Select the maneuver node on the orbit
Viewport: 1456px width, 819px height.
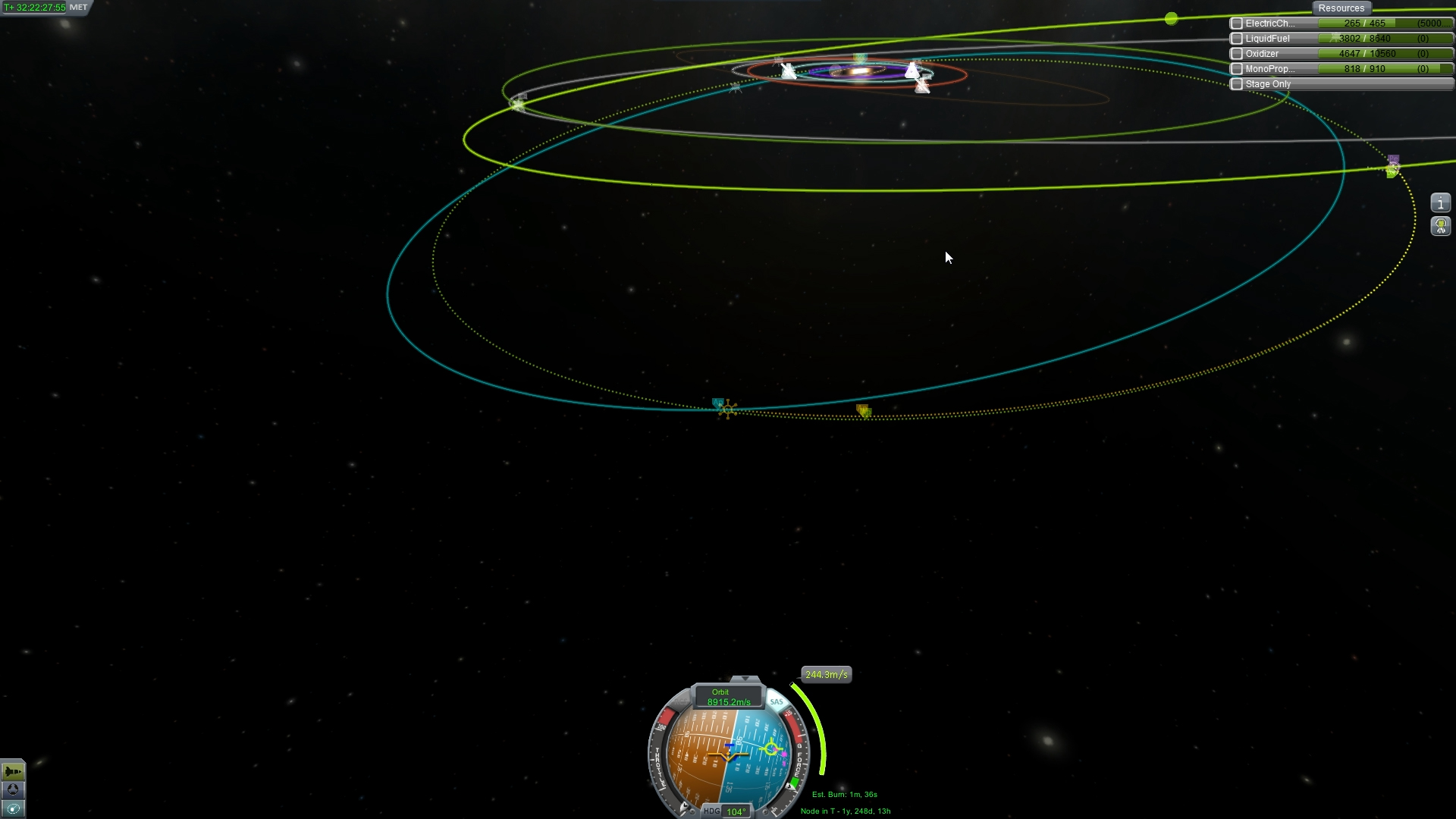[726, 409]
